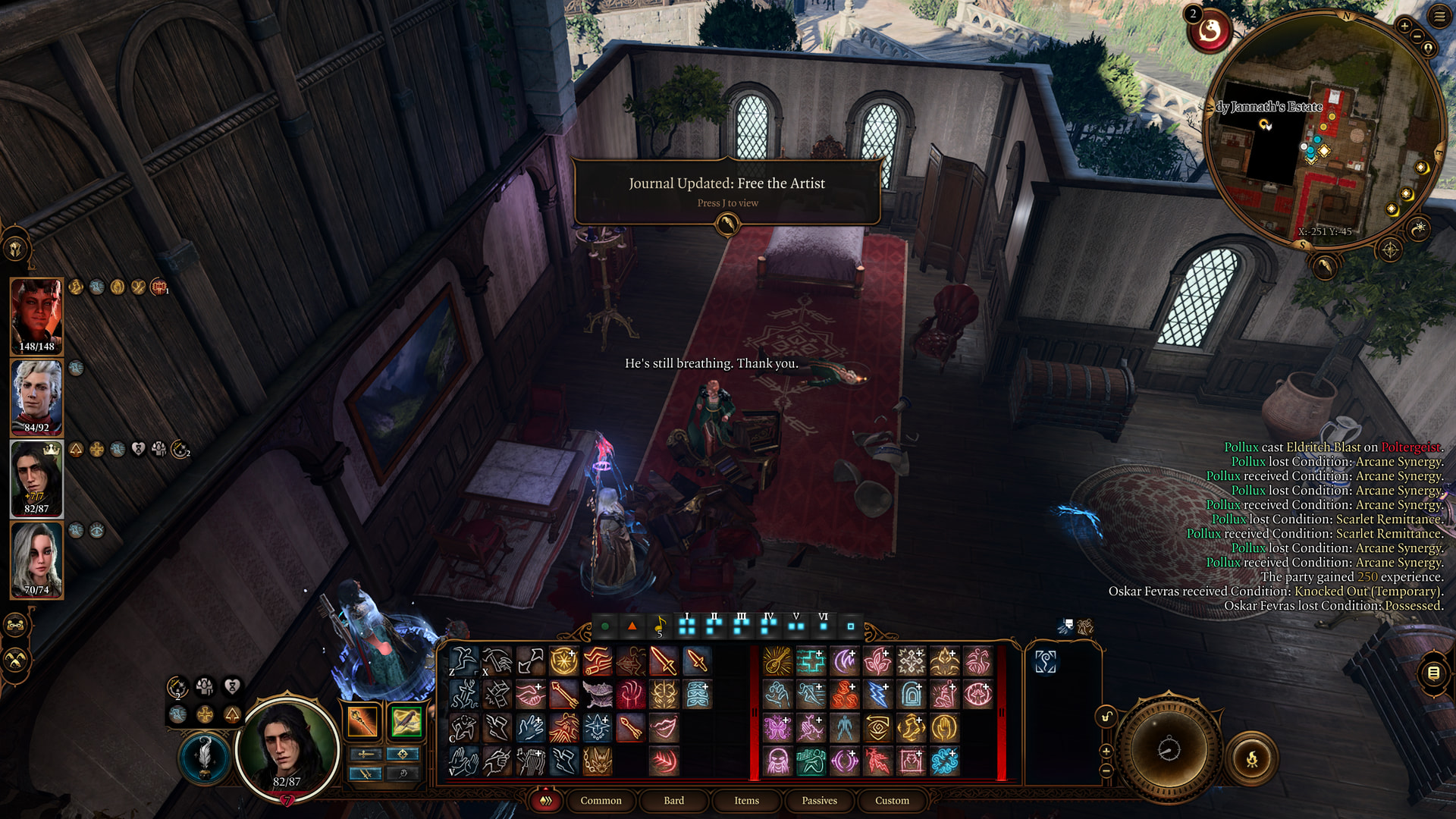Activate the lute bardic spell icon
This screenshot has width=1456, height=819.
(x=777, y=661)
